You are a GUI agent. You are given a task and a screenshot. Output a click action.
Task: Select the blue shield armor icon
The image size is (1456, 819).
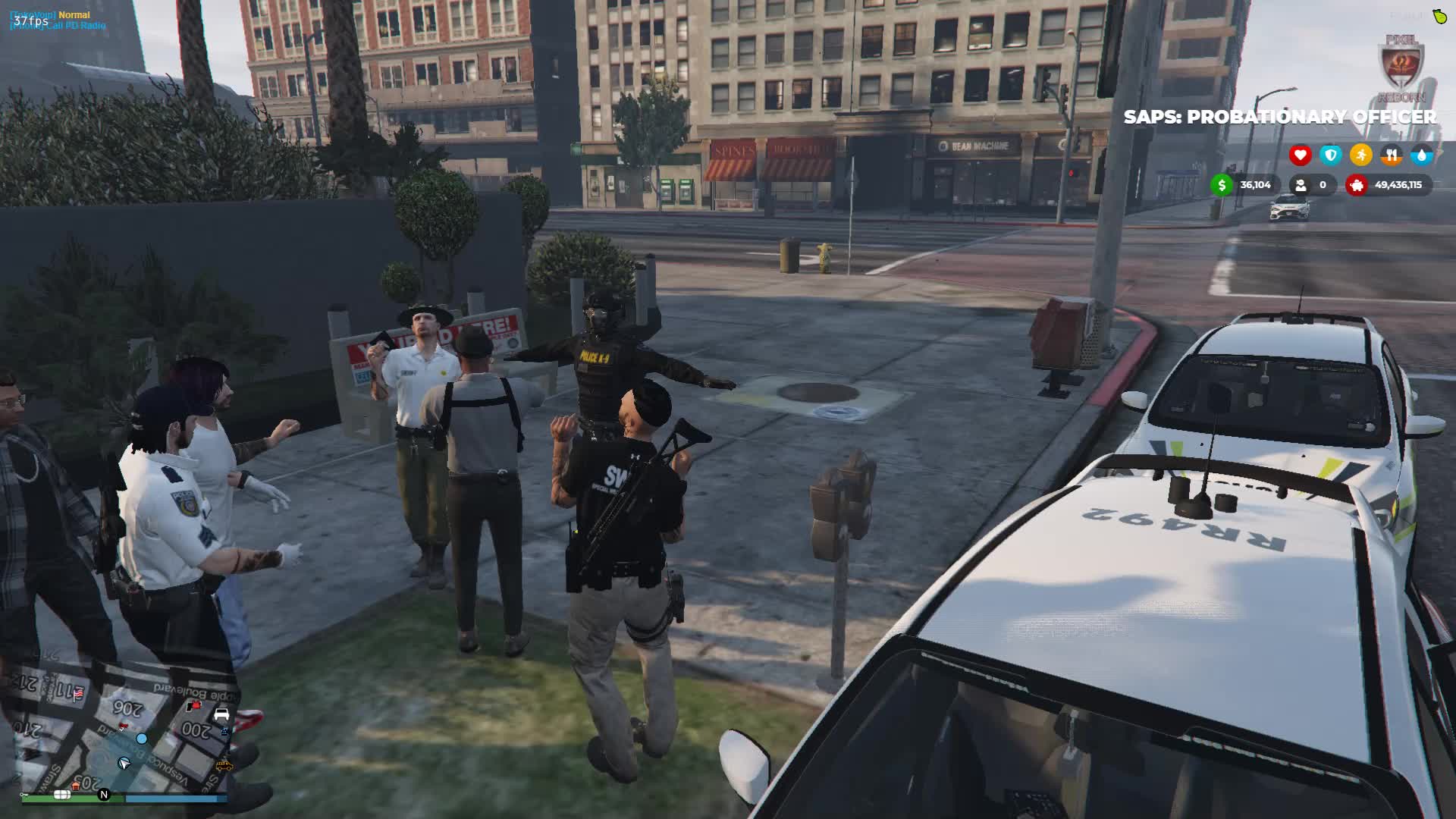[1330, 155]
